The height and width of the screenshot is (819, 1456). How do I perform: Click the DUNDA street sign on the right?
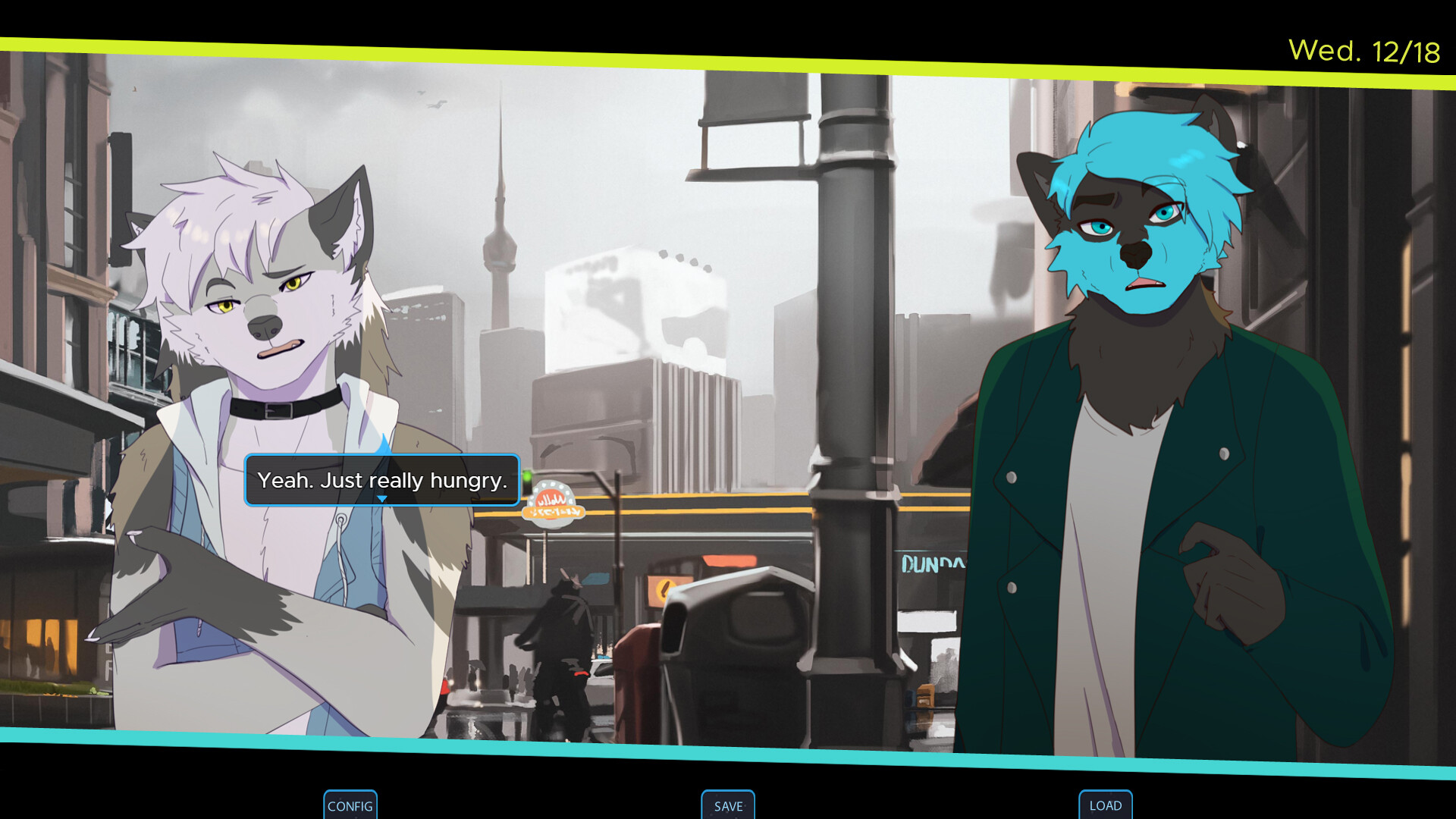click(x=931, y=563)
